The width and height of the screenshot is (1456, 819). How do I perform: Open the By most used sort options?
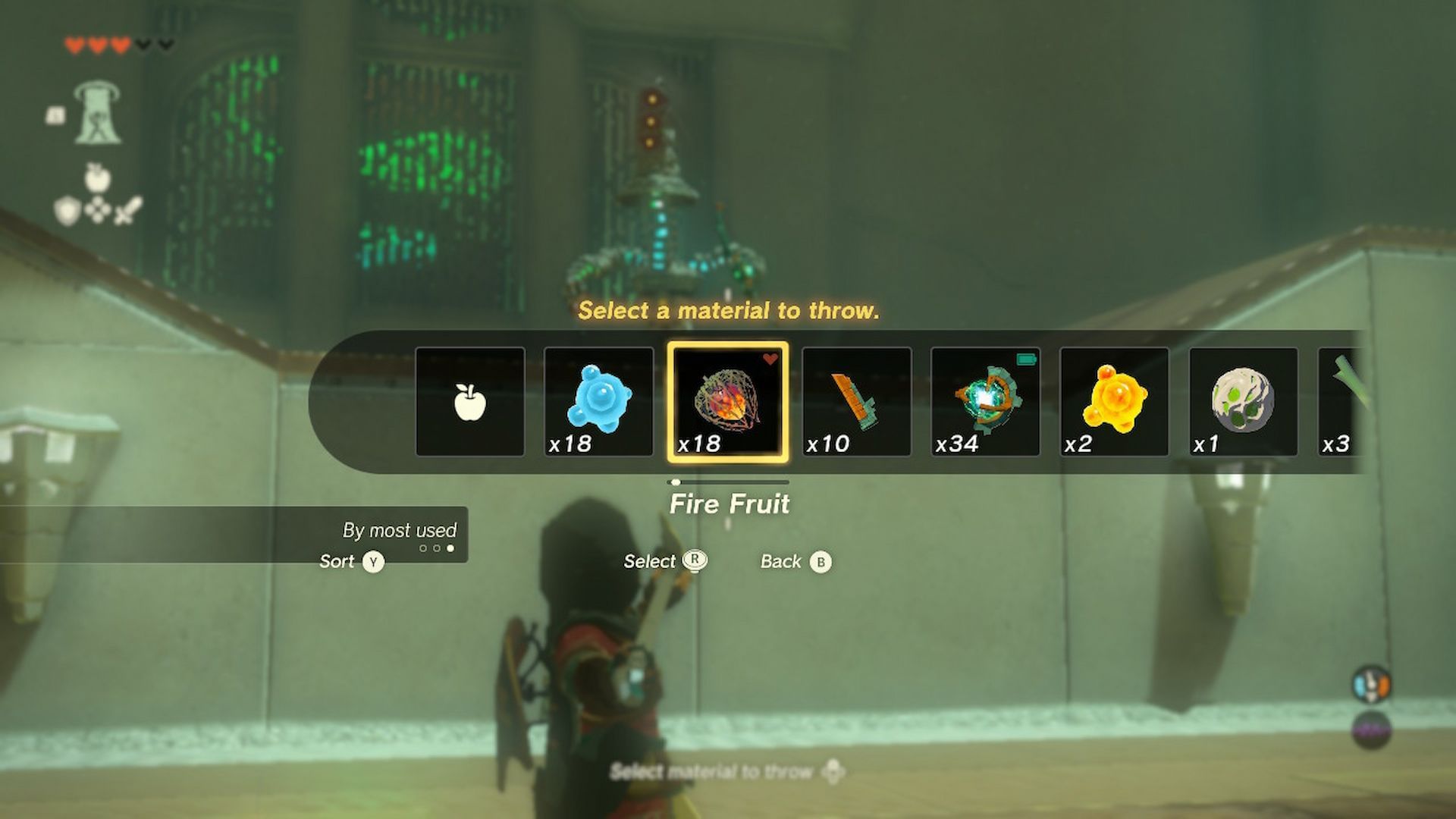(400, 530)
